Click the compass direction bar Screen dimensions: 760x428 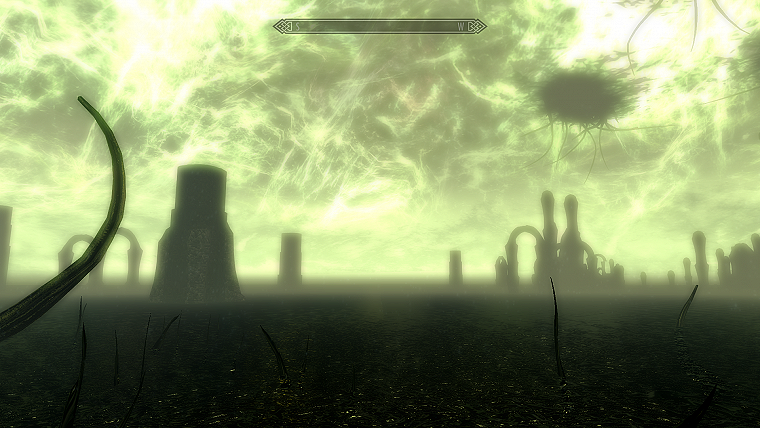click(380, 26)
